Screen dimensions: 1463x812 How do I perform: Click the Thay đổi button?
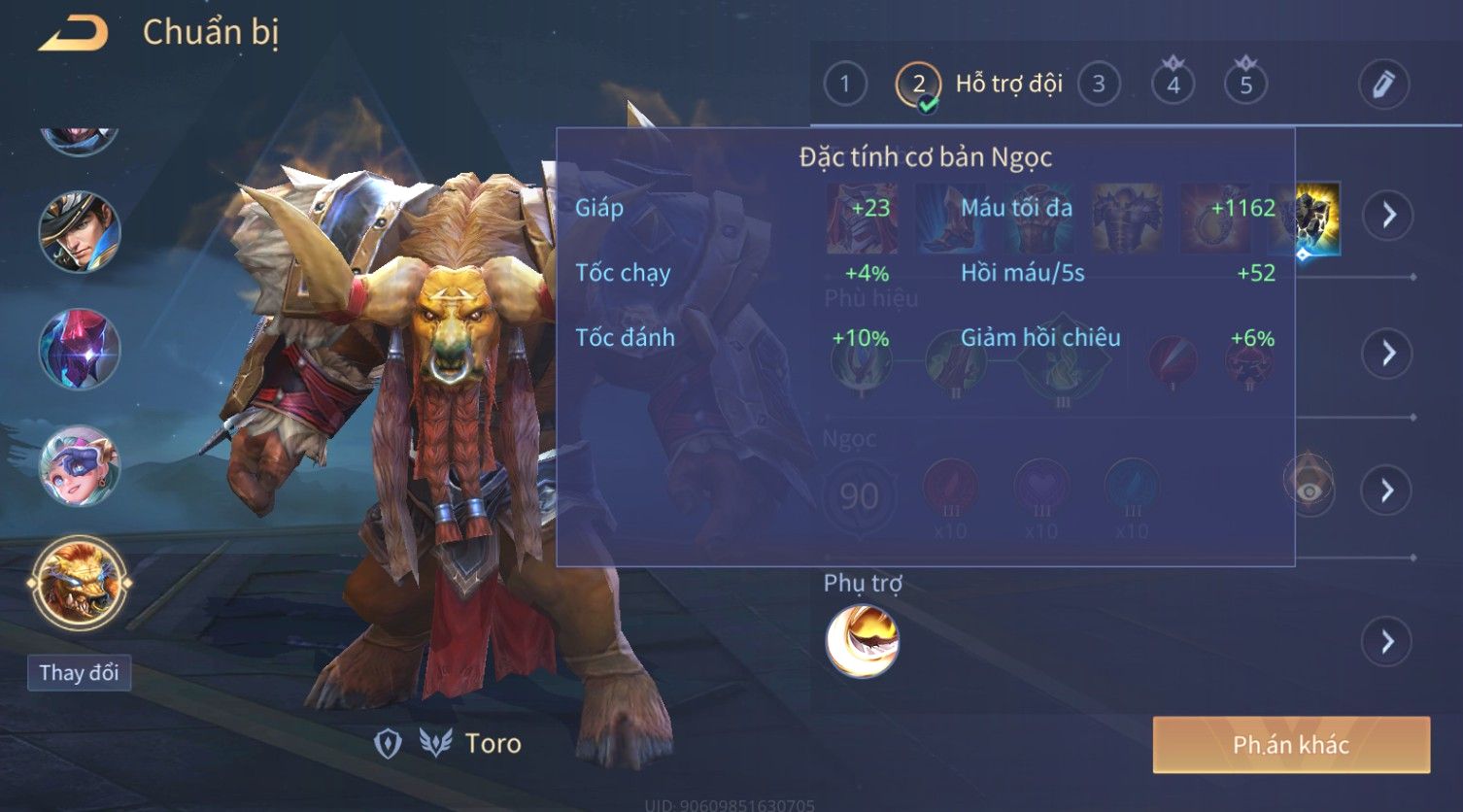click(79, 673)
